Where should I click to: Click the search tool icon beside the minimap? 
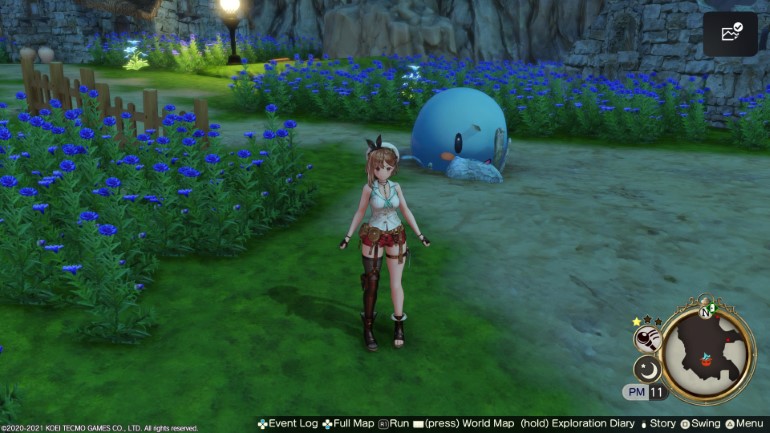click(x=648, y=338)
